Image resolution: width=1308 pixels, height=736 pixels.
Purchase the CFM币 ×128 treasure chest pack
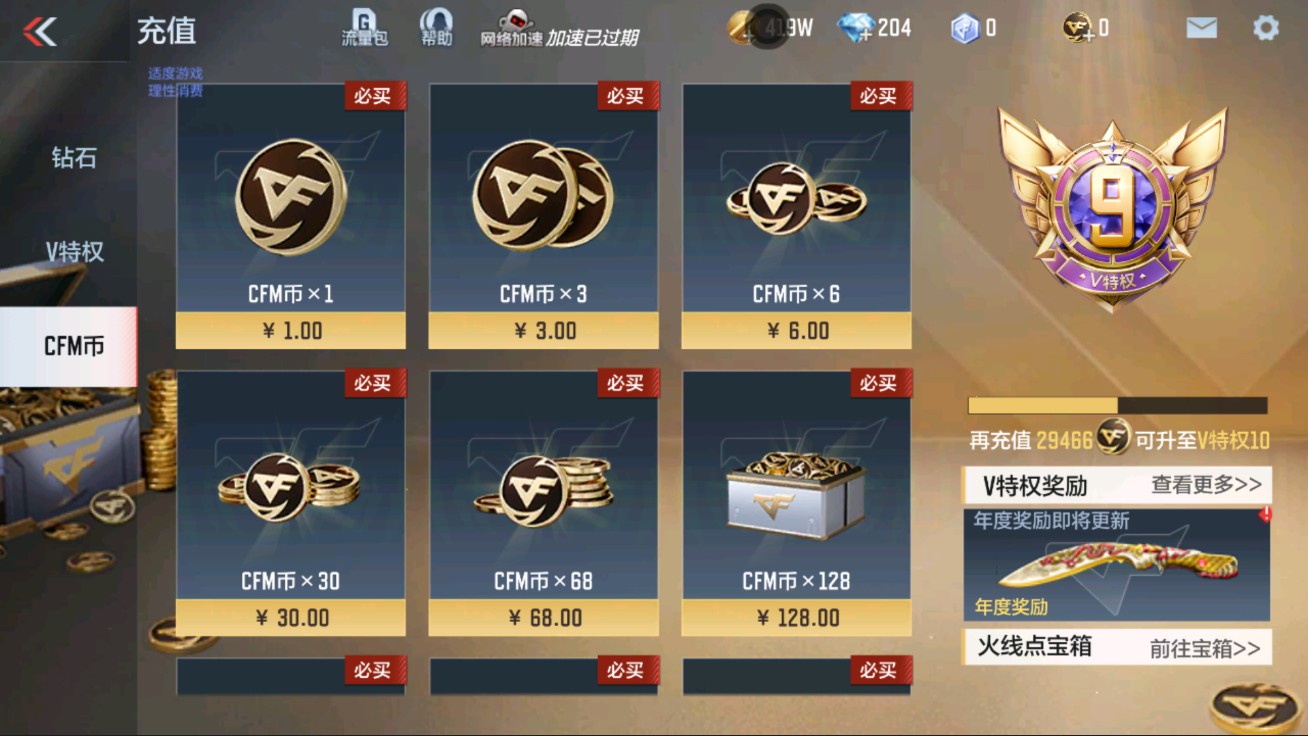coord(795,500)
